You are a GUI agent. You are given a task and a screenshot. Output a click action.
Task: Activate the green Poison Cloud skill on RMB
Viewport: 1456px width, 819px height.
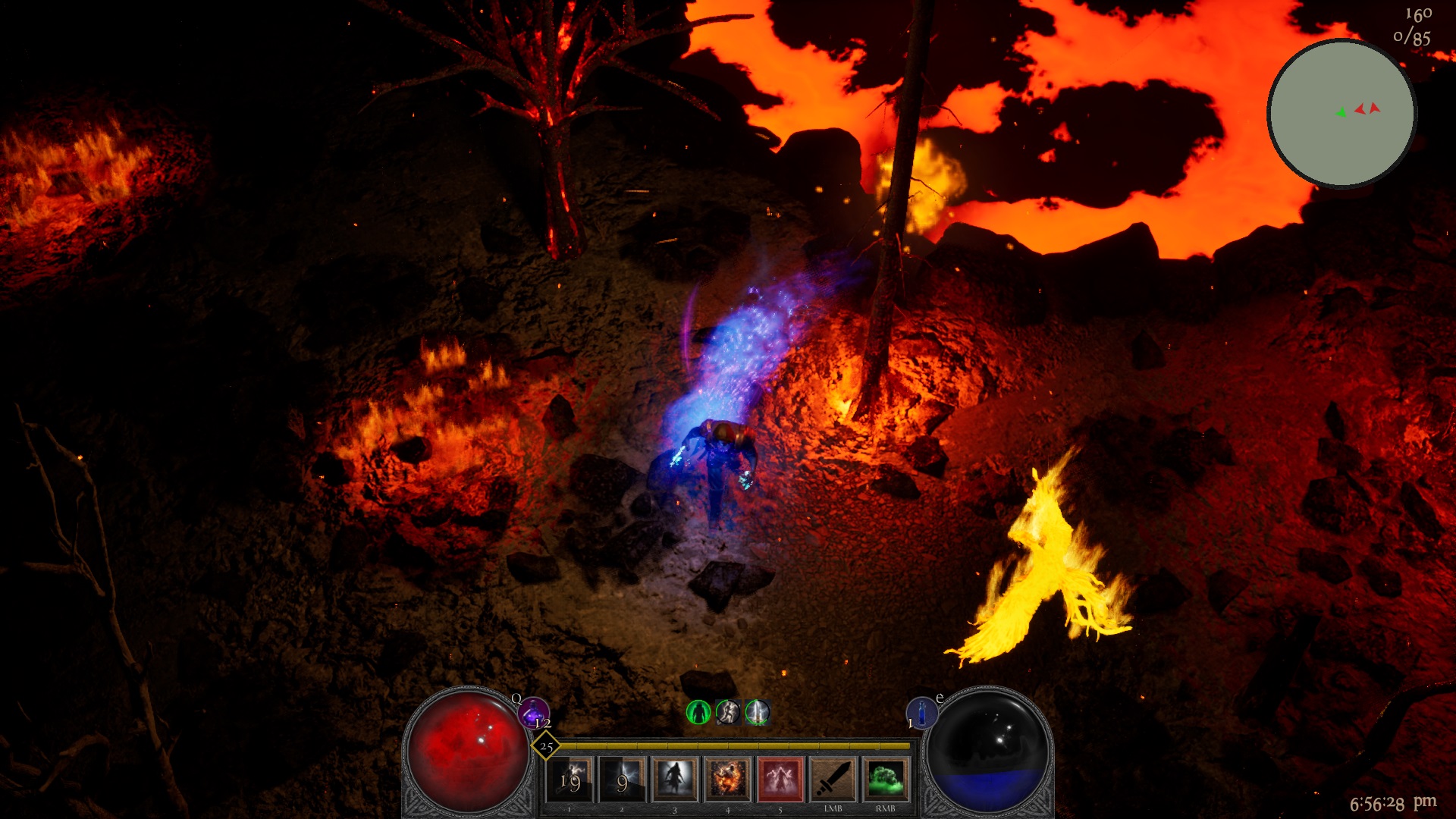(x=883, y=779)
